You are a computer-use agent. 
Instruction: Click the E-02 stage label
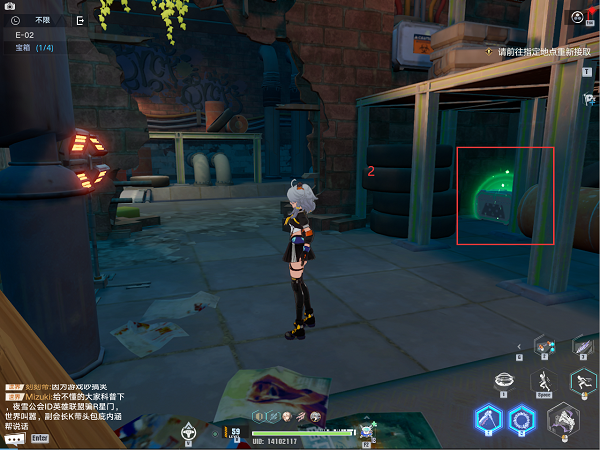(x=25, y=34)
